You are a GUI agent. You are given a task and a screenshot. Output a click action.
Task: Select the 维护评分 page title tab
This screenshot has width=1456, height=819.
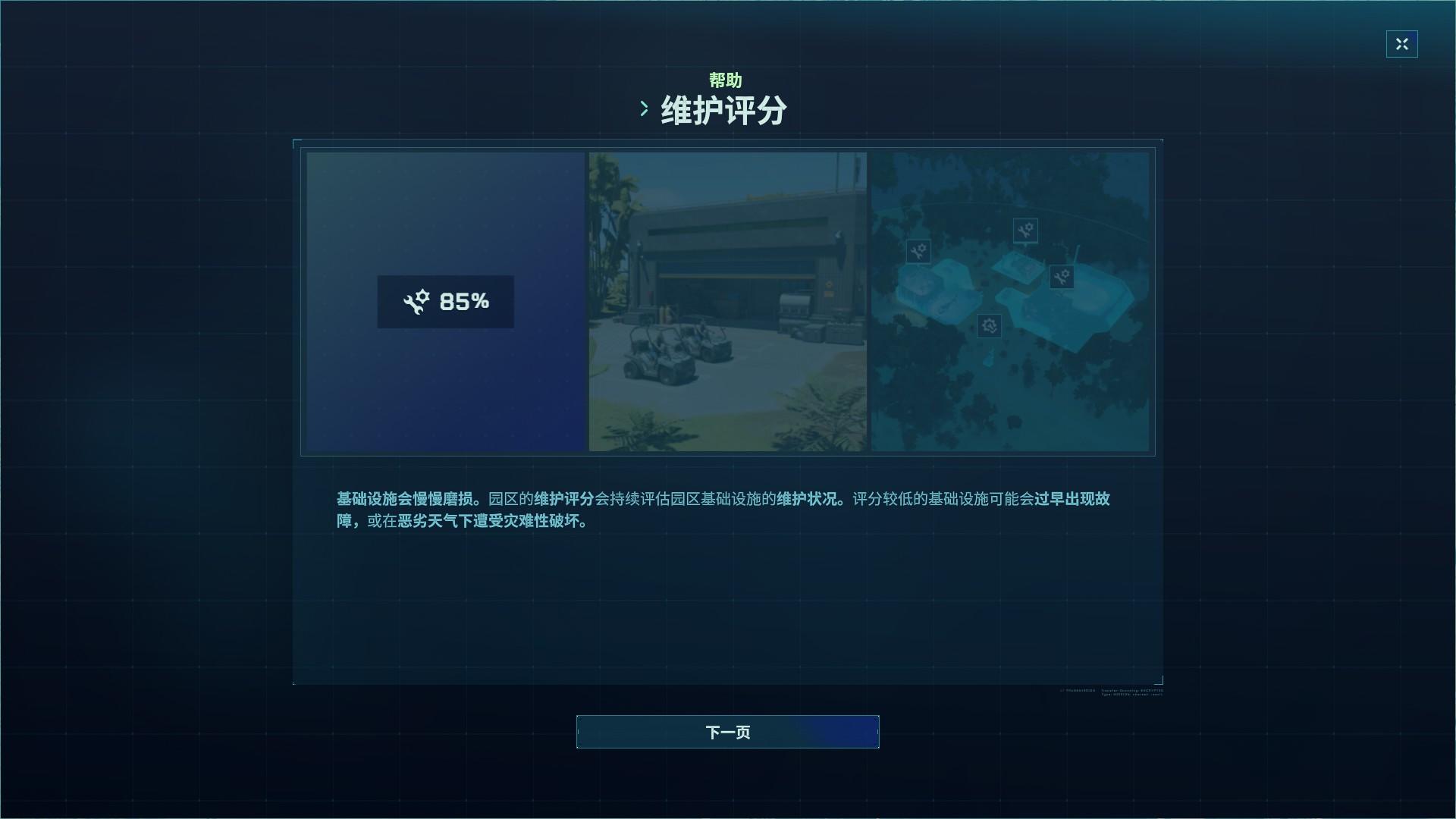[x=721, y=108]
